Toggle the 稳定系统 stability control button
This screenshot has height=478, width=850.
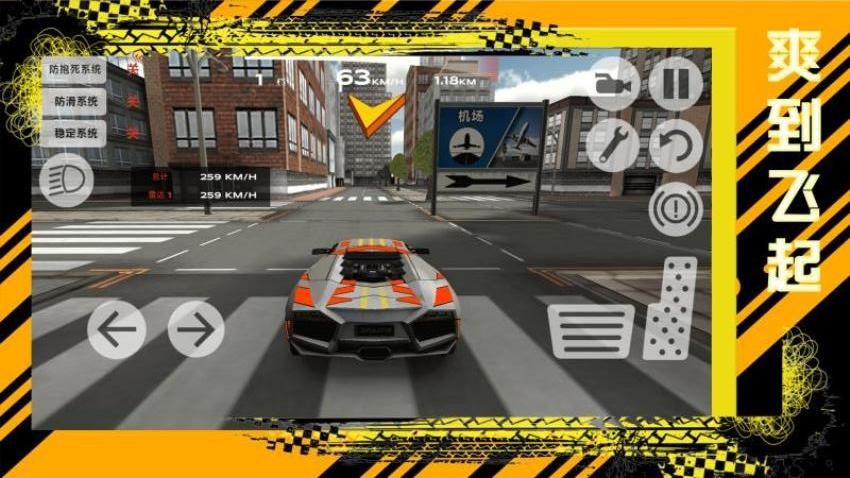74,132
